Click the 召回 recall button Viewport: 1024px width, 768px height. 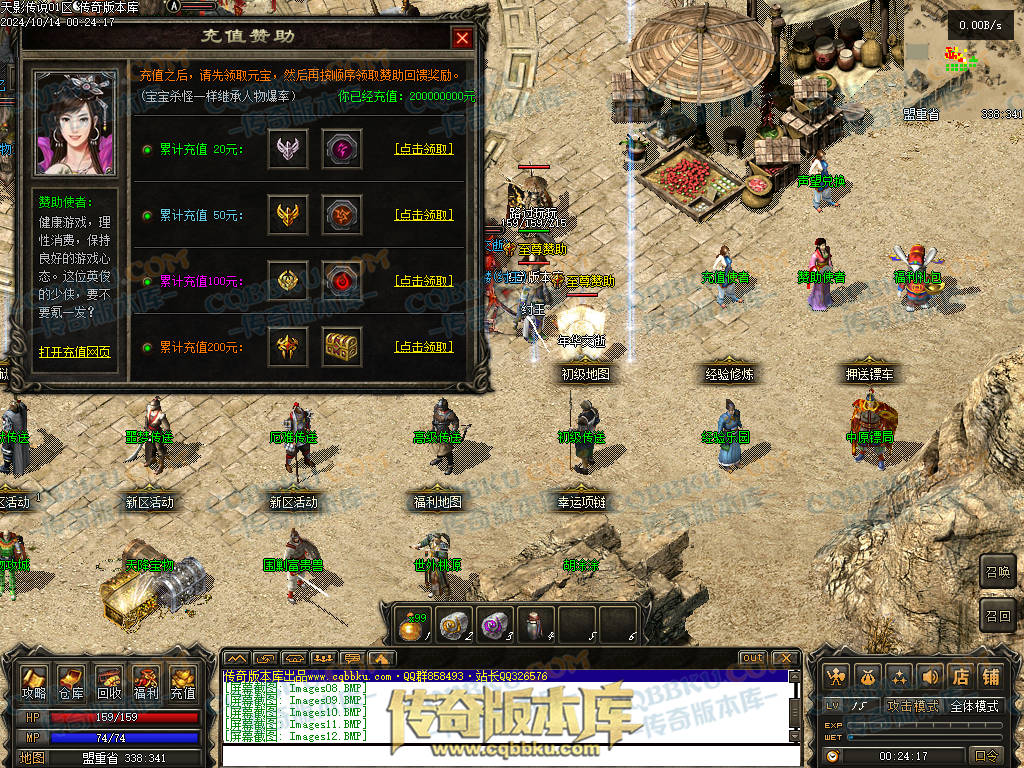[997, 614]
